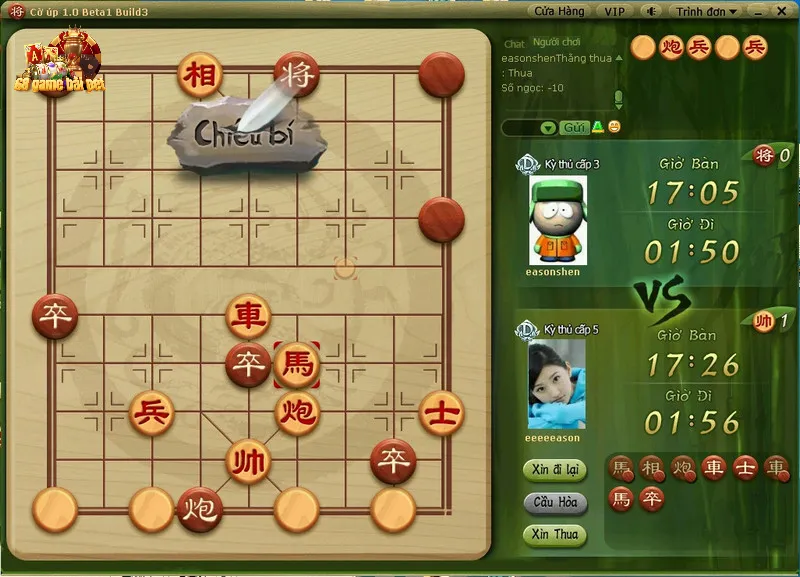The height and width of the screenshot is (577, 800).
Task: Click the Gửi send button
Action: pyautogui.click(x=574, y=127)
